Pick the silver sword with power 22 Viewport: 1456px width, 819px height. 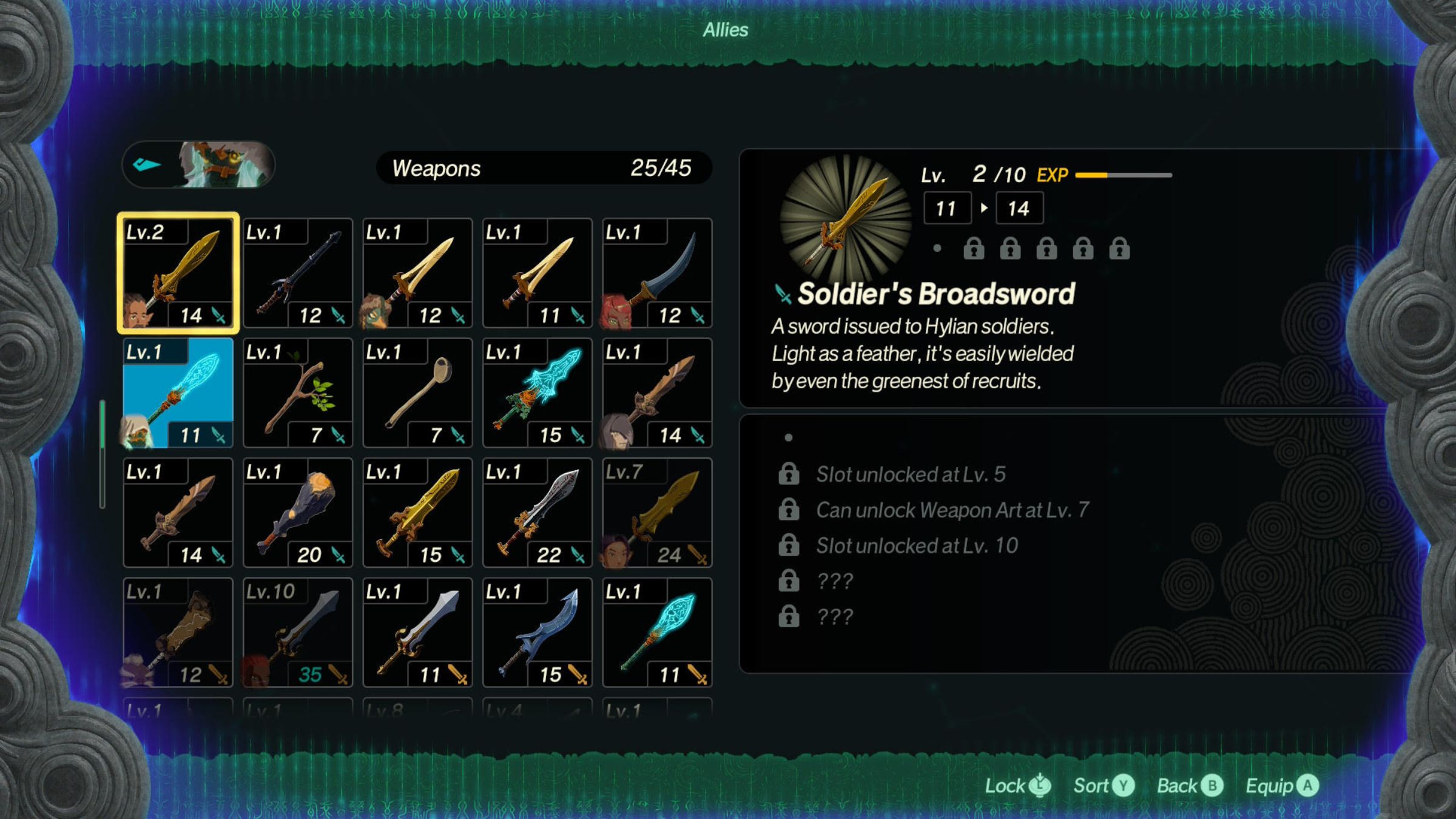[537, 512]
